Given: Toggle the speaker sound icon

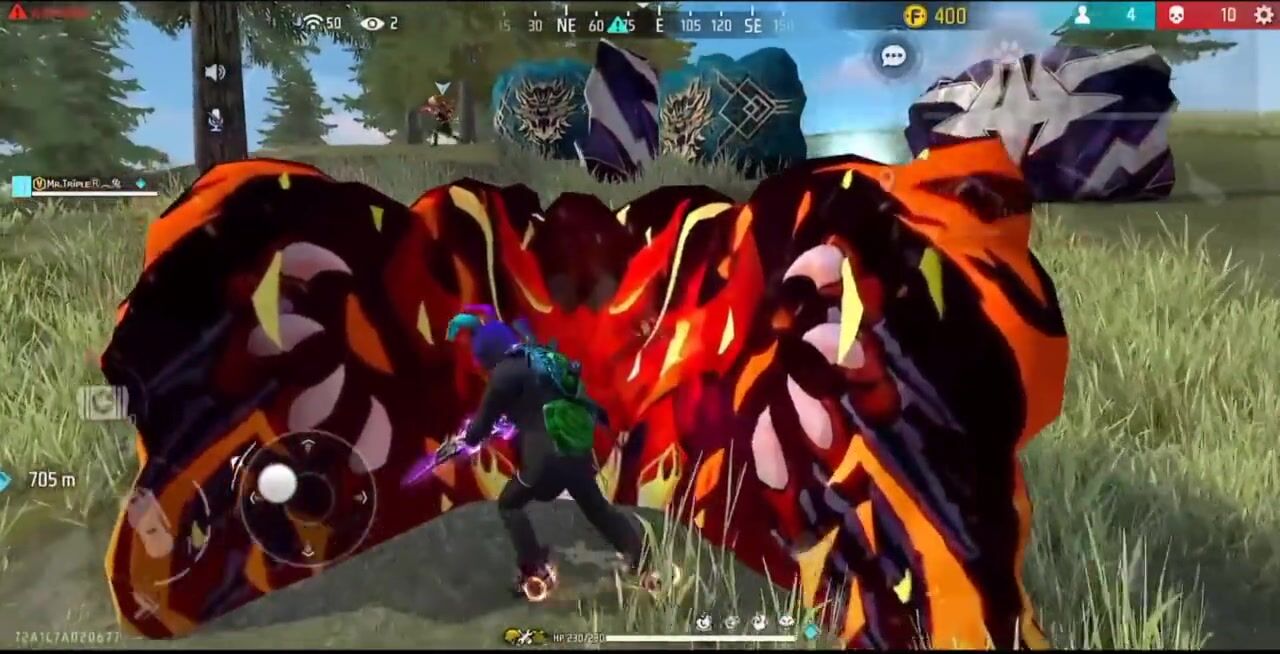Looking at the screenshot, I should pos(215,72).
